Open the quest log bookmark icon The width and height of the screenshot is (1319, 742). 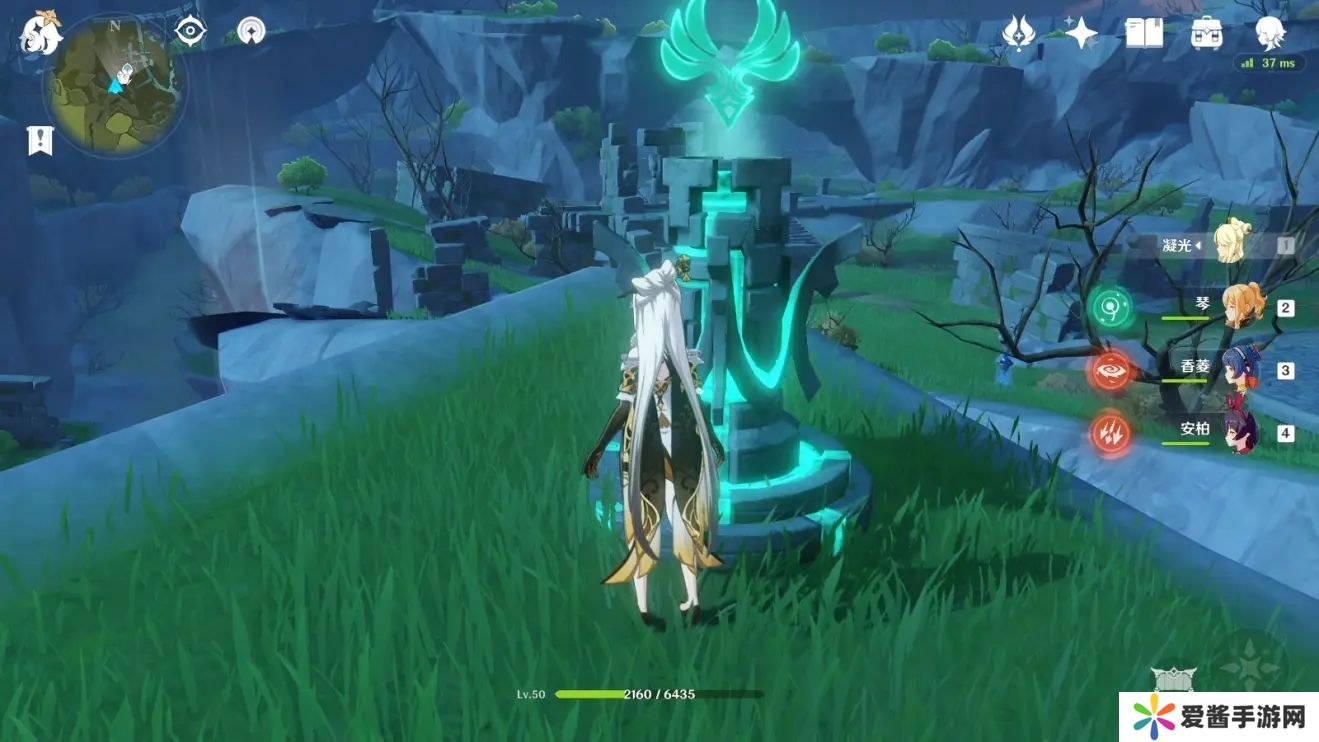click(x=40, y=140)
